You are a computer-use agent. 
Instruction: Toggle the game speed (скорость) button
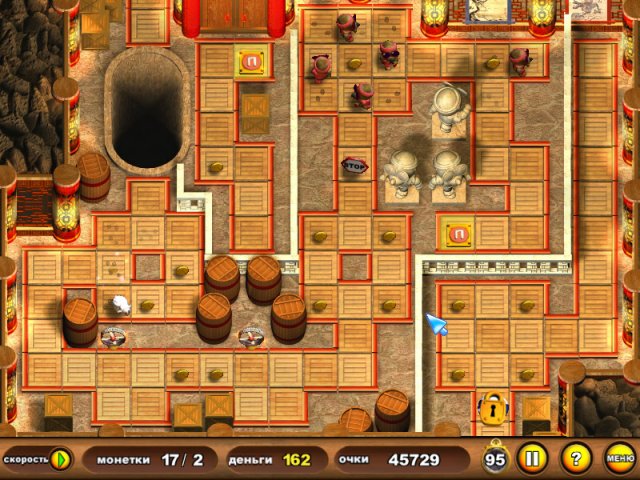(x=60, y=460)
